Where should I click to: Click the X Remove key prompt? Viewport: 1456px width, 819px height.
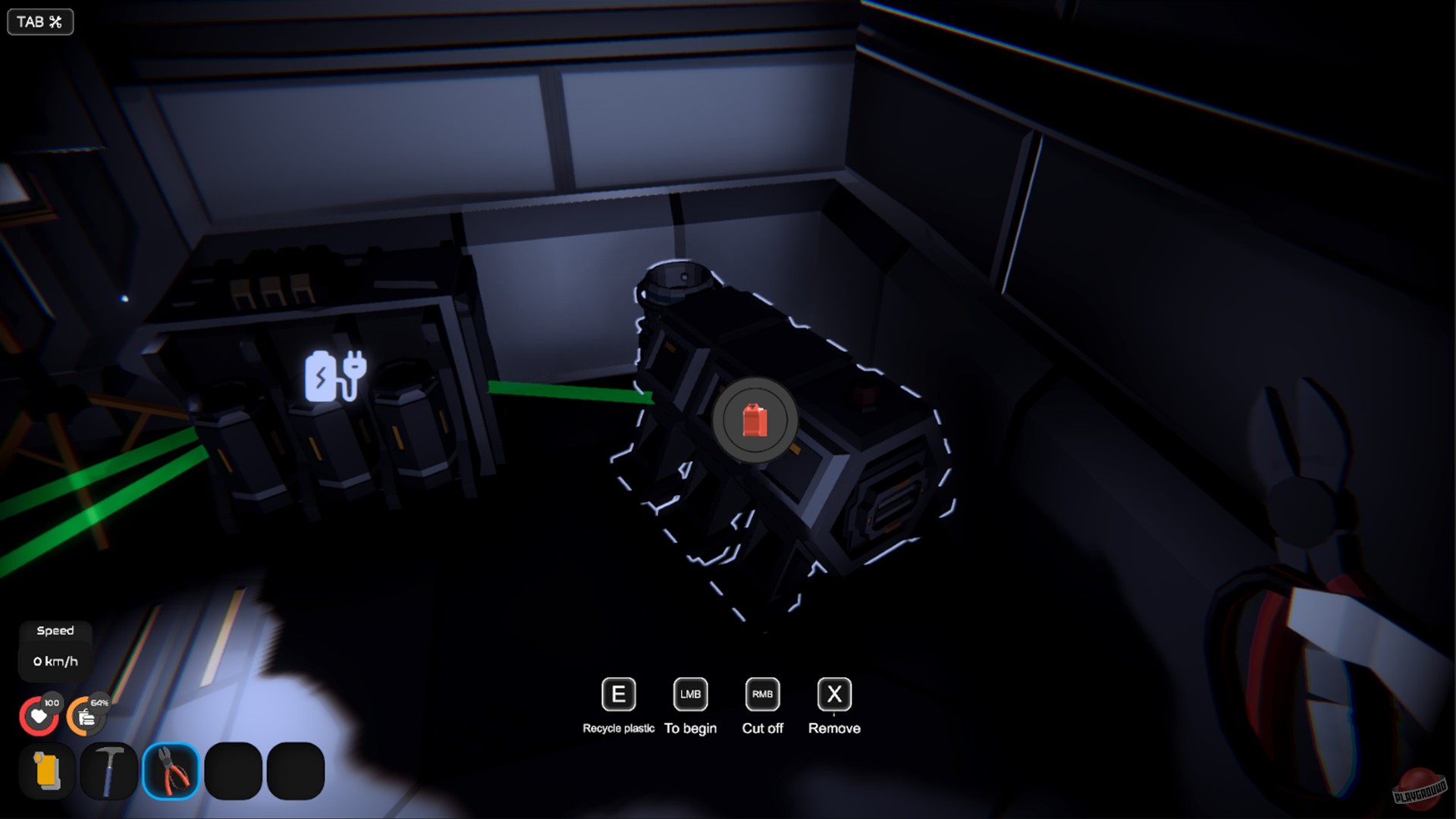[833, 694]
